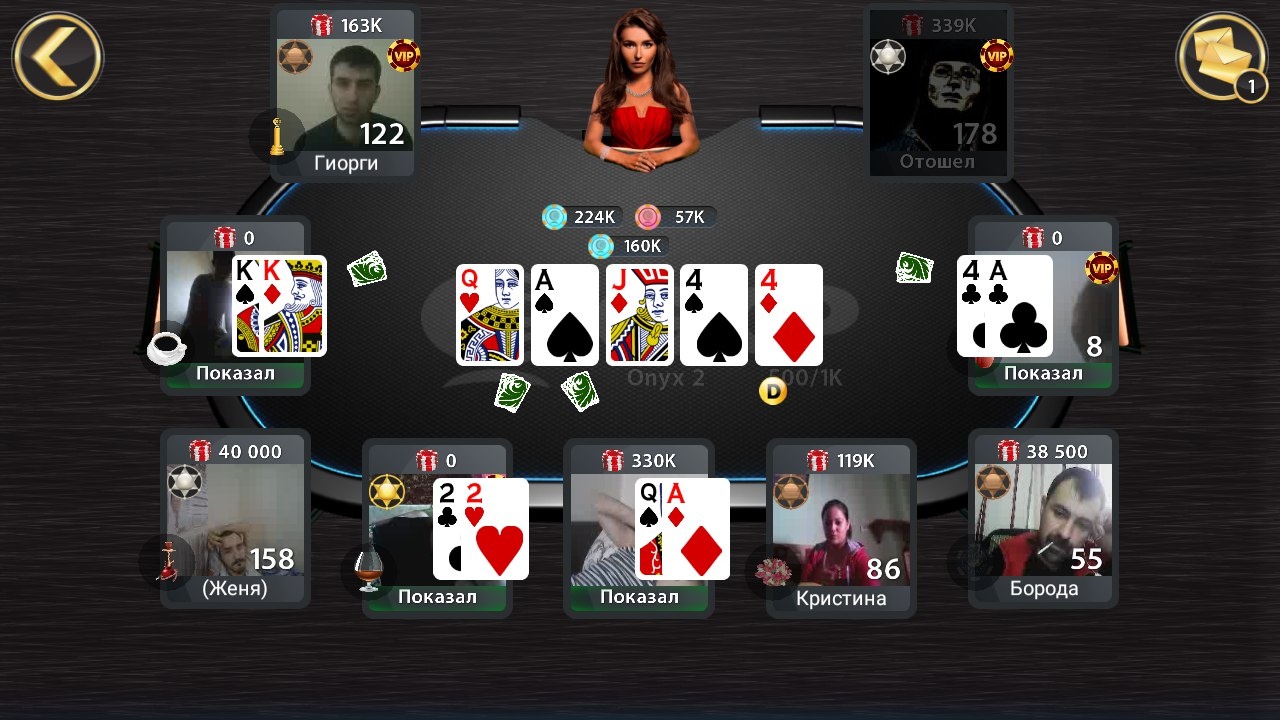Click the gift icon above Борода
Viewport: 1280px width, 720px height.
click(x=1007, y=452)
